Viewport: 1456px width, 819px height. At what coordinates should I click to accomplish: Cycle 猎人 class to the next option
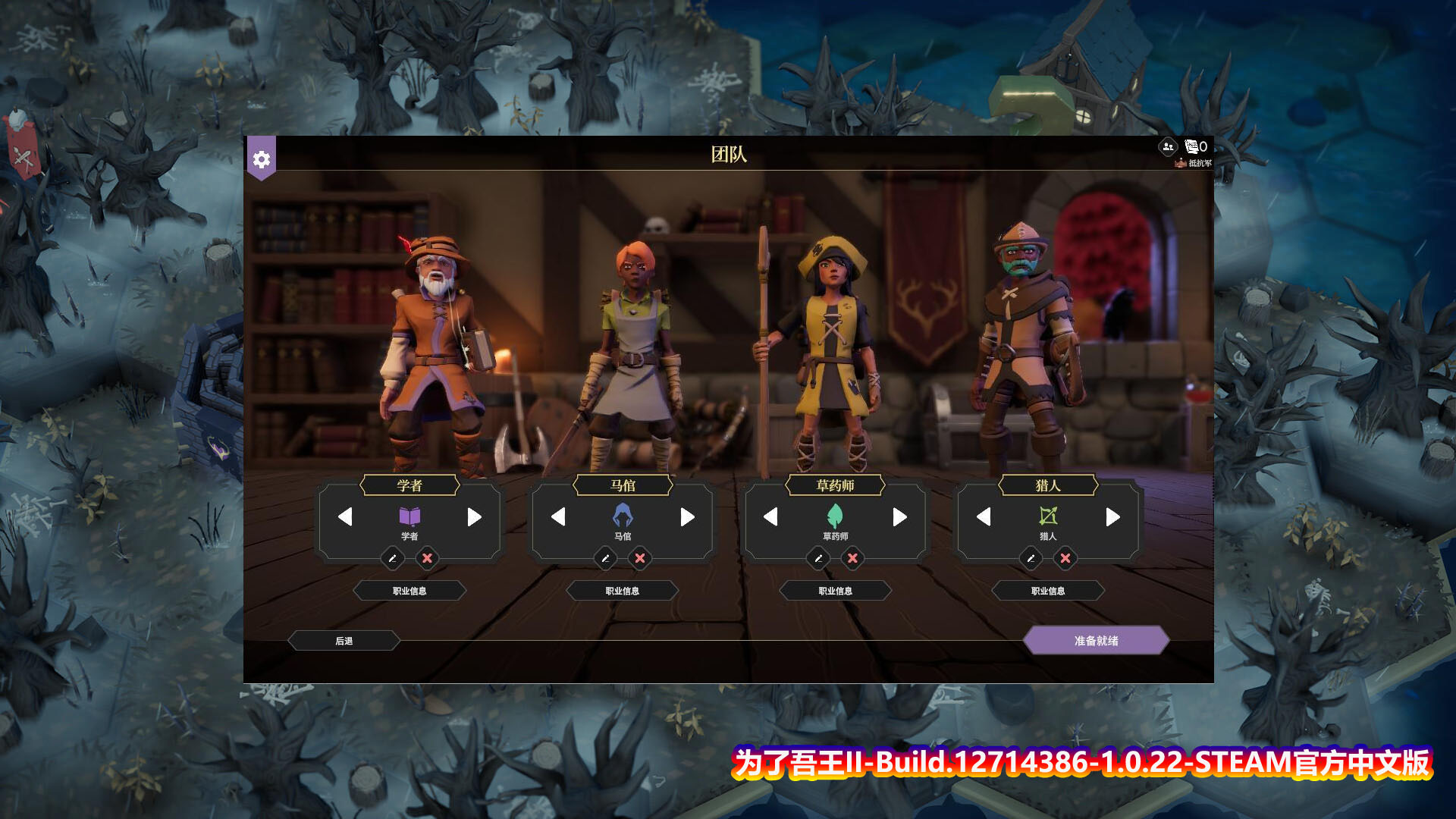pyautogui.click(x=1112, y=517)
